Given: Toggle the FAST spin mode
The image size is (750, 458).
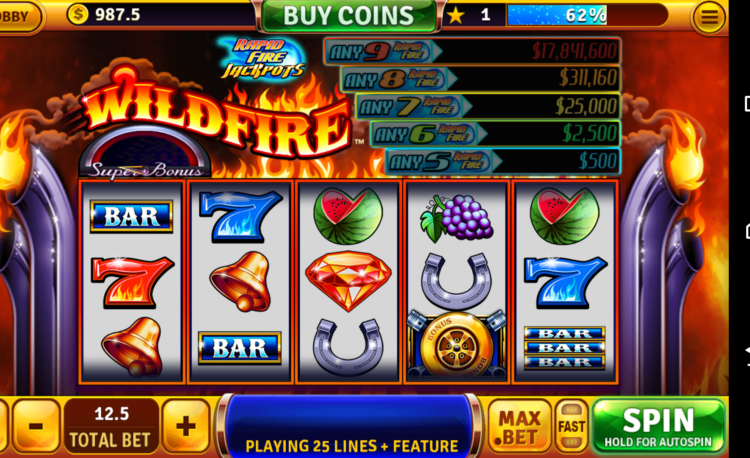Looking at the screenshot, I should click(571, 426).
